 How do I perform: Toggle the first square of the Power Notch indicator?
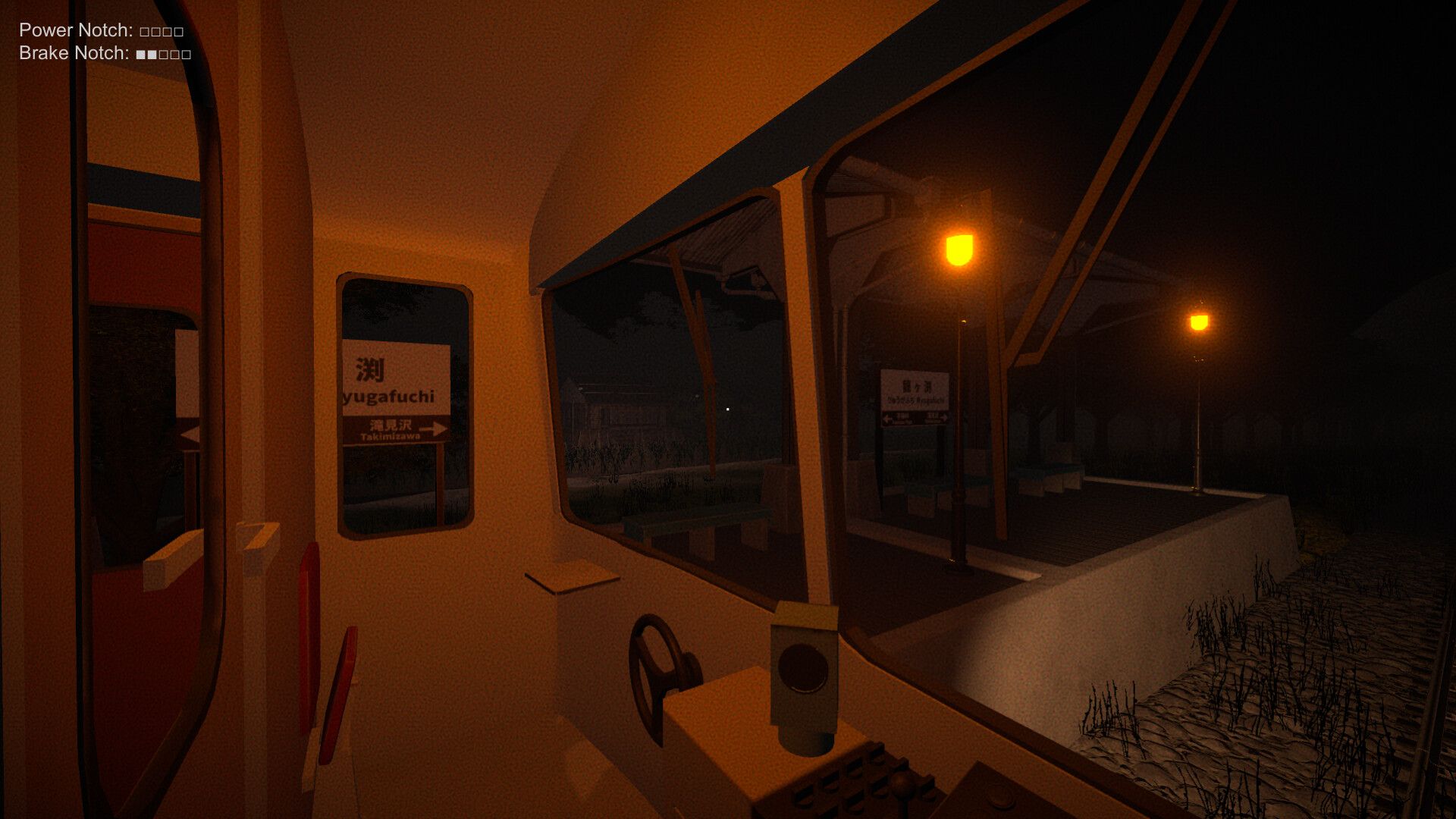tap(145, 32)
